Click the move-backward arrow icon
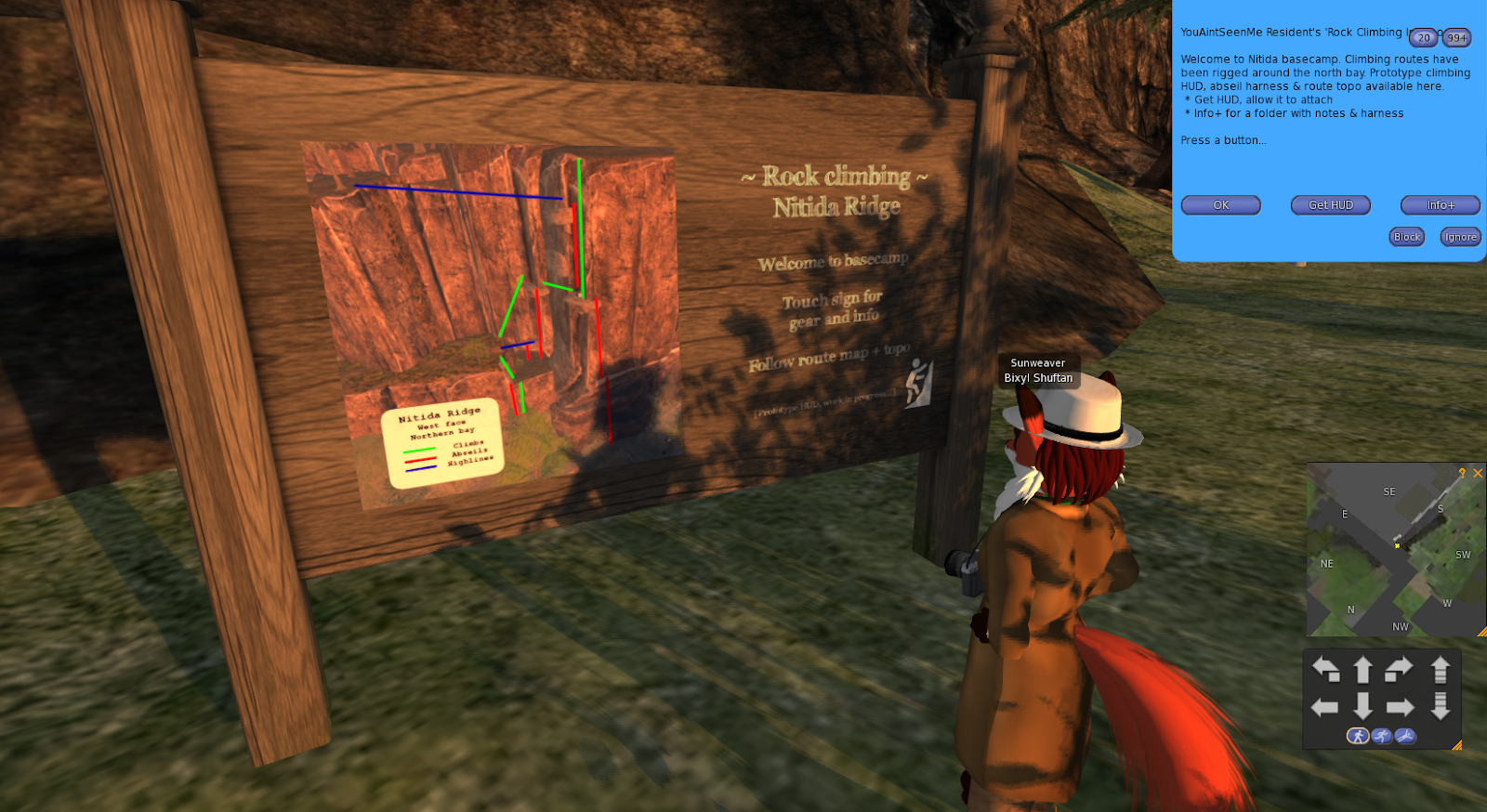This screenshot has width=1487, height=812. tap(1363, 706)
